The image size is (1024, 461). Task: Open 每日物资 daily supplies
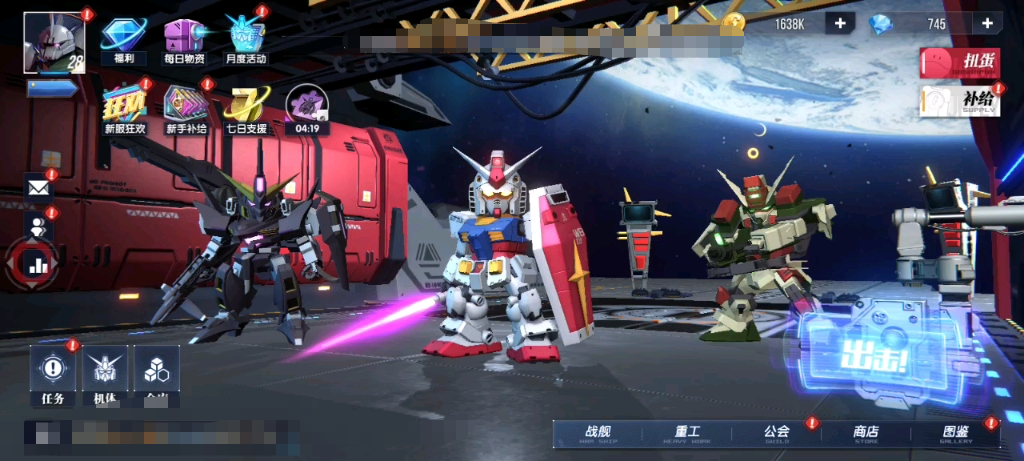tap(184, 40)
